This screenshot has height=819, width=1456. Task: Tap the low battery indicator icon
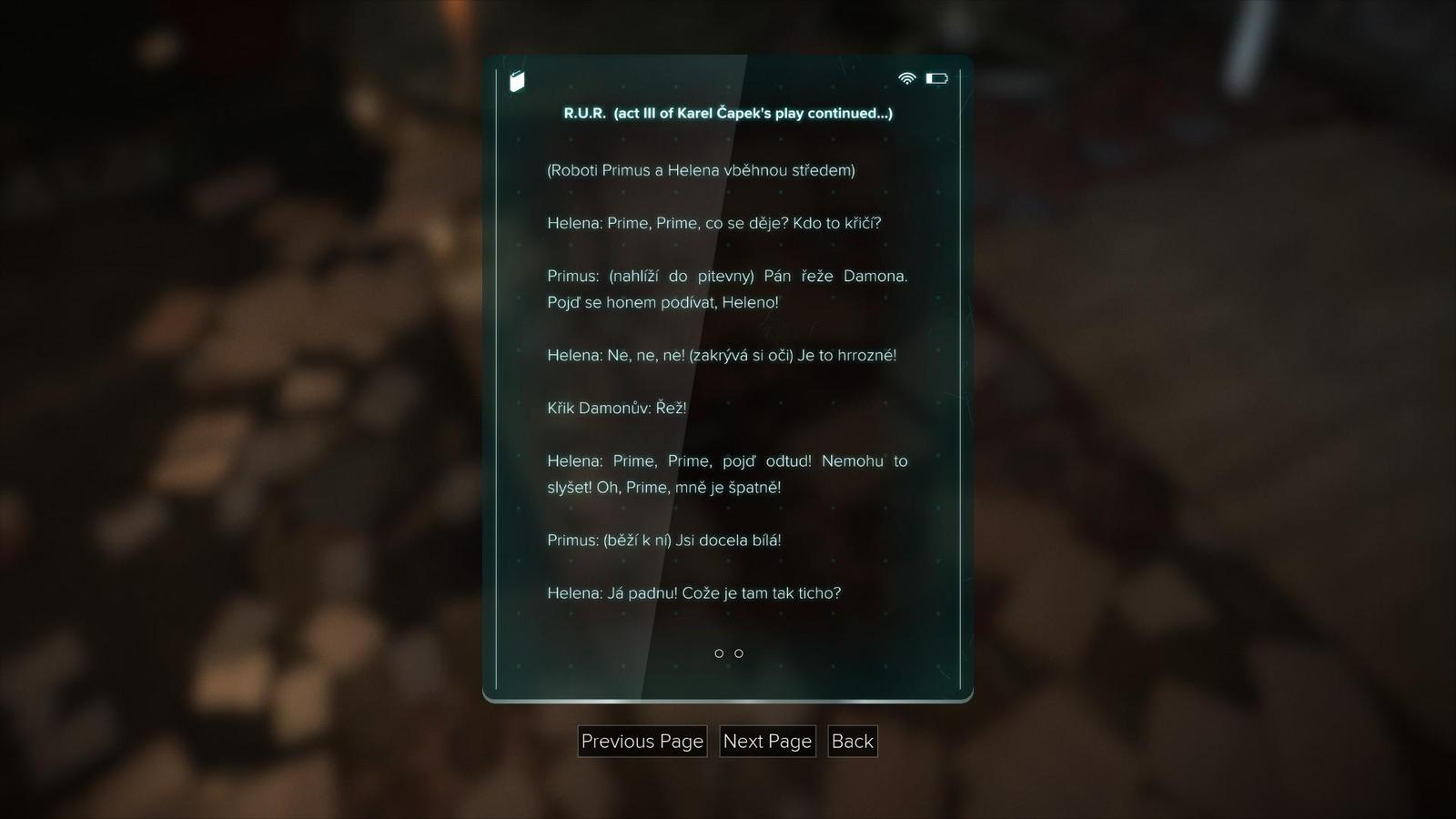pos(938,78)
